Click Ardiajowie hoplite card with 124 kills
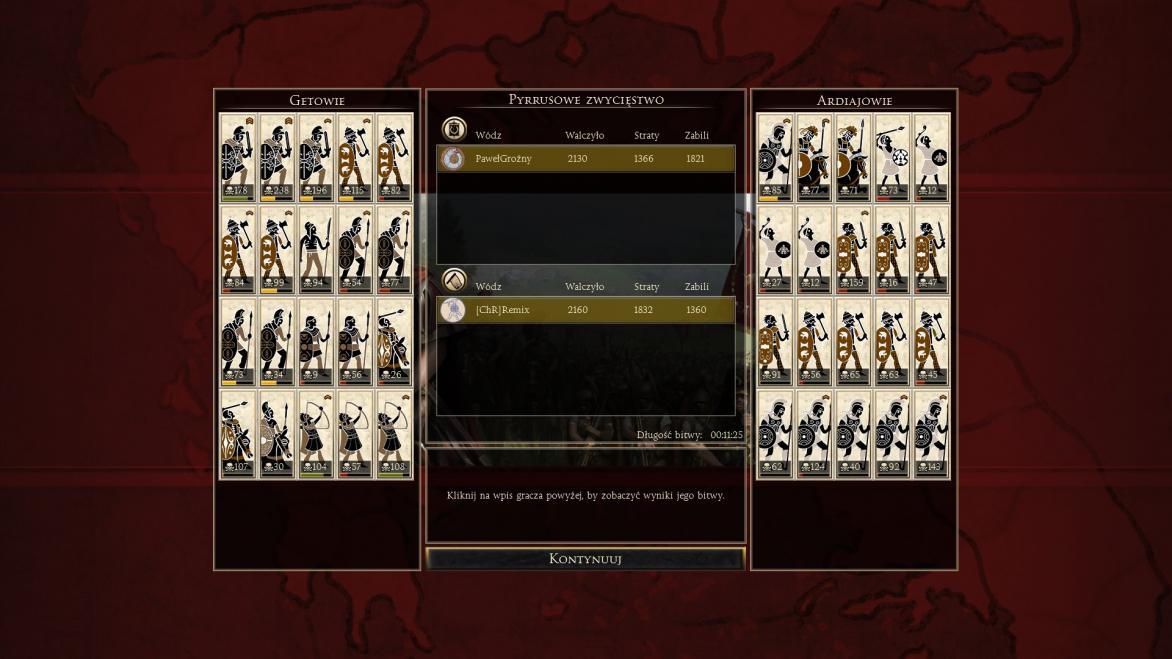The image size is (1172, 659). click(814, 434)
